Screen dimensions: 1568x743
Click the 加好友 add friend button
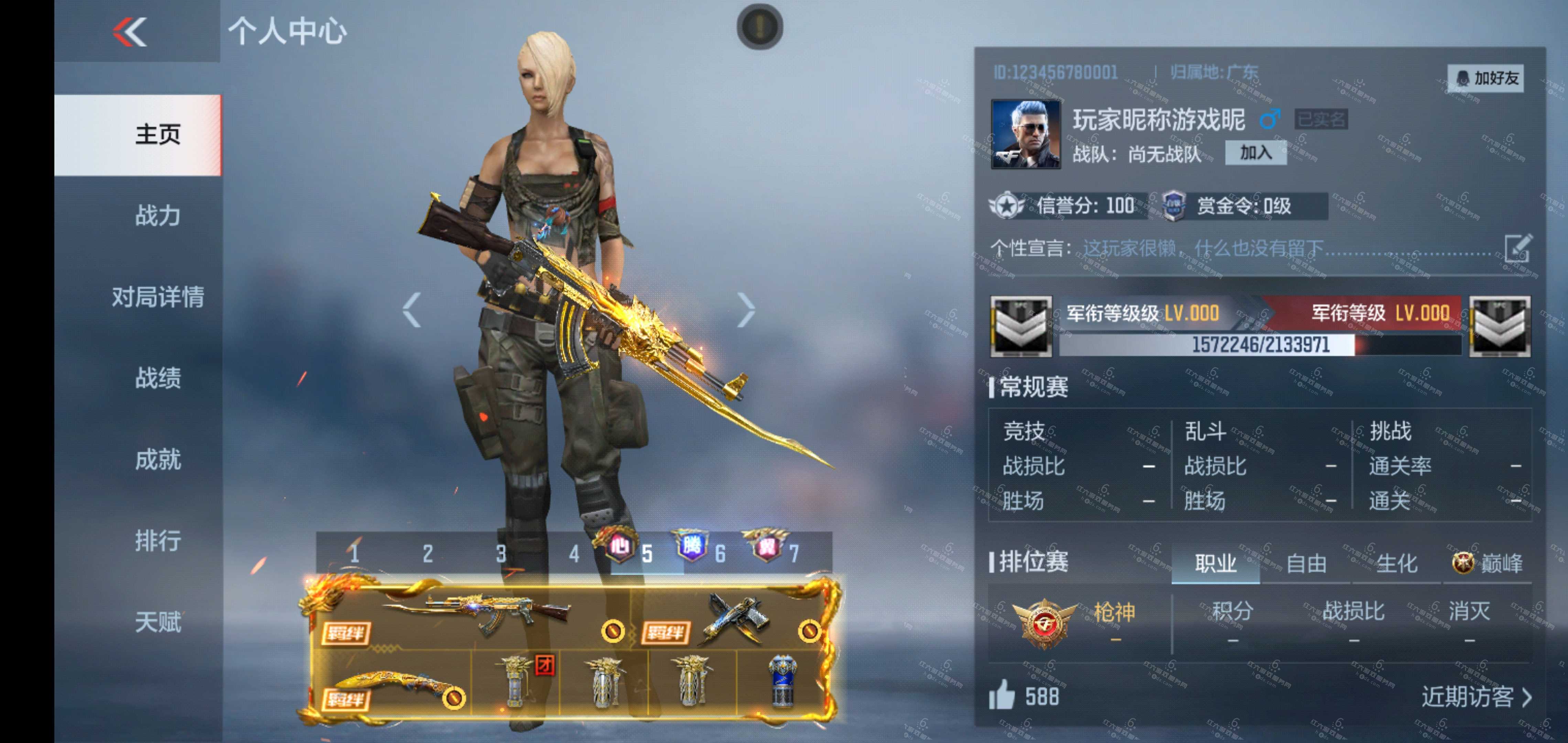1486,78
